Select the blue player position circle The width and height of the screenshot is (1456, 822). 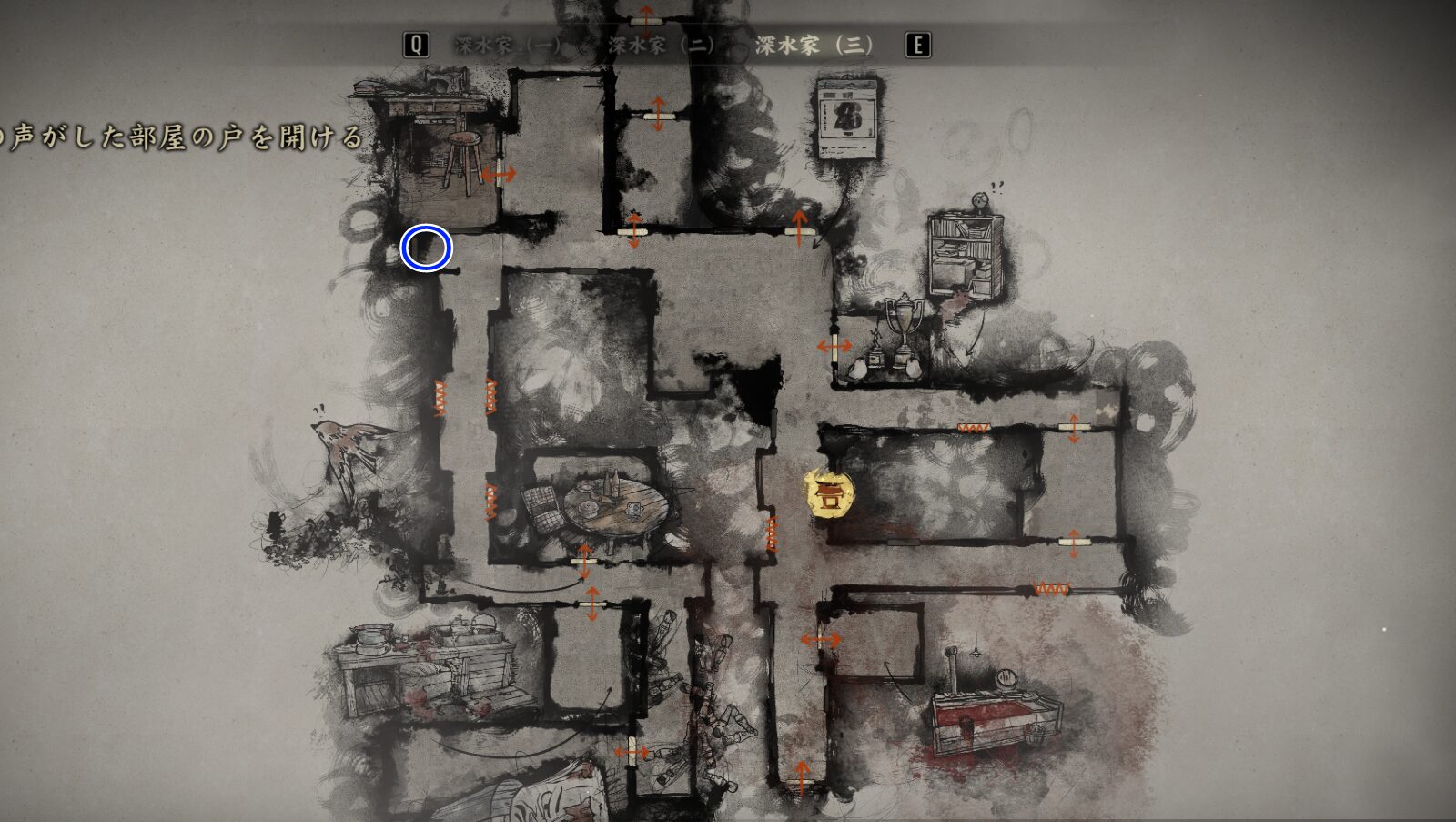pyautogui.click(x=425, y=247)
